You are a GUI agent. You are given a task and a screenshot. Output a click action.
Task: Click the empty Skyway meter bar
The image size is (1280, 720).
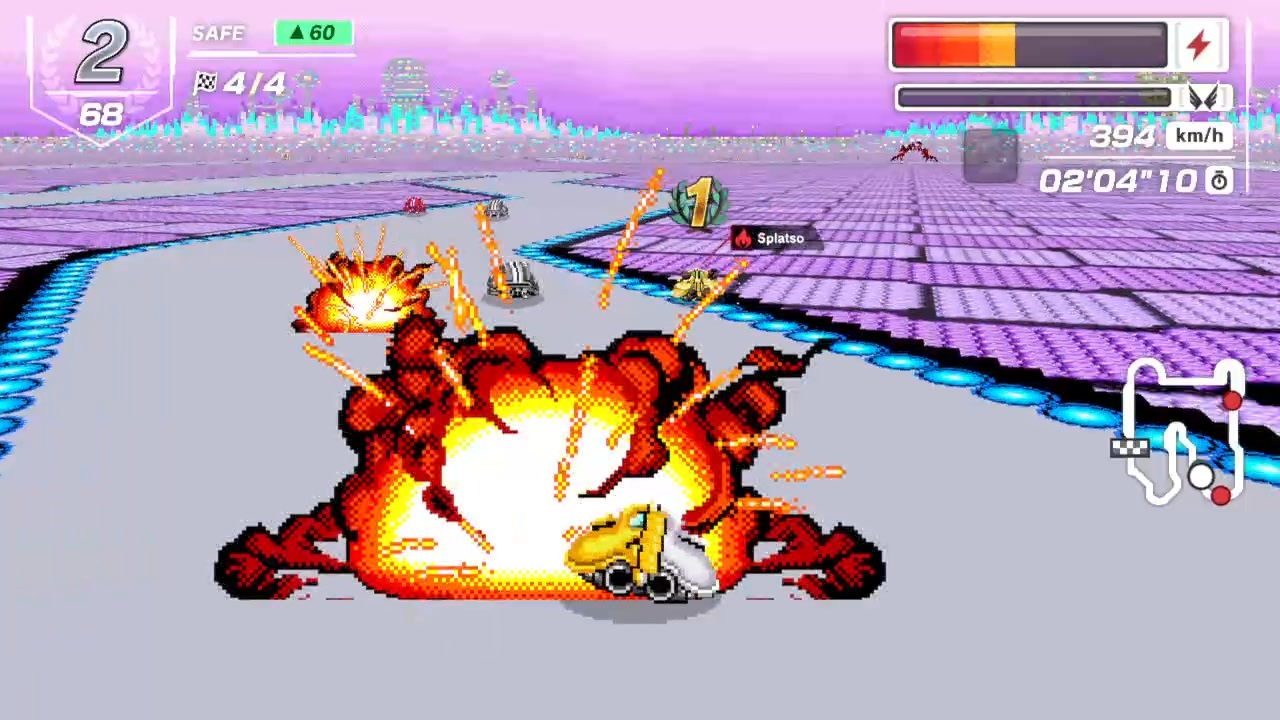click(1033, 96)
